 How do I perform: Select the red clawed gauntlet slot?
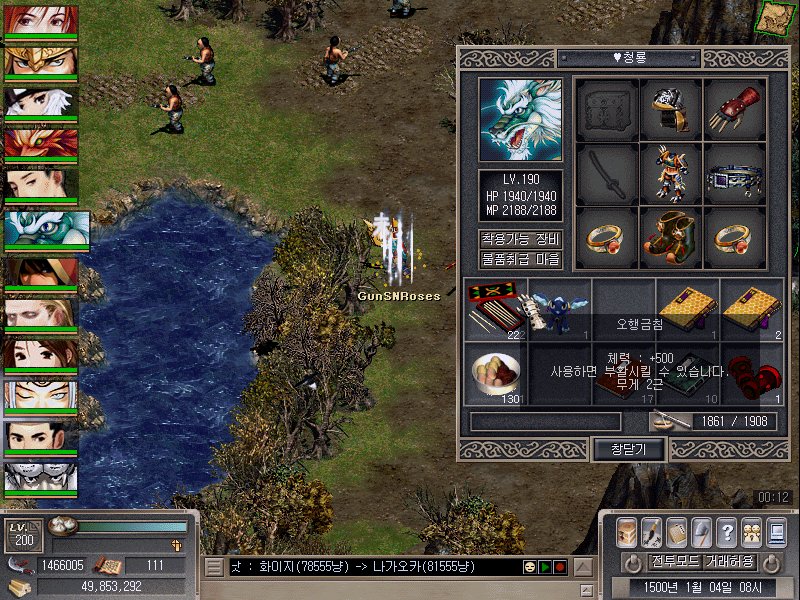pyautogui.click(x=735, y=109)
